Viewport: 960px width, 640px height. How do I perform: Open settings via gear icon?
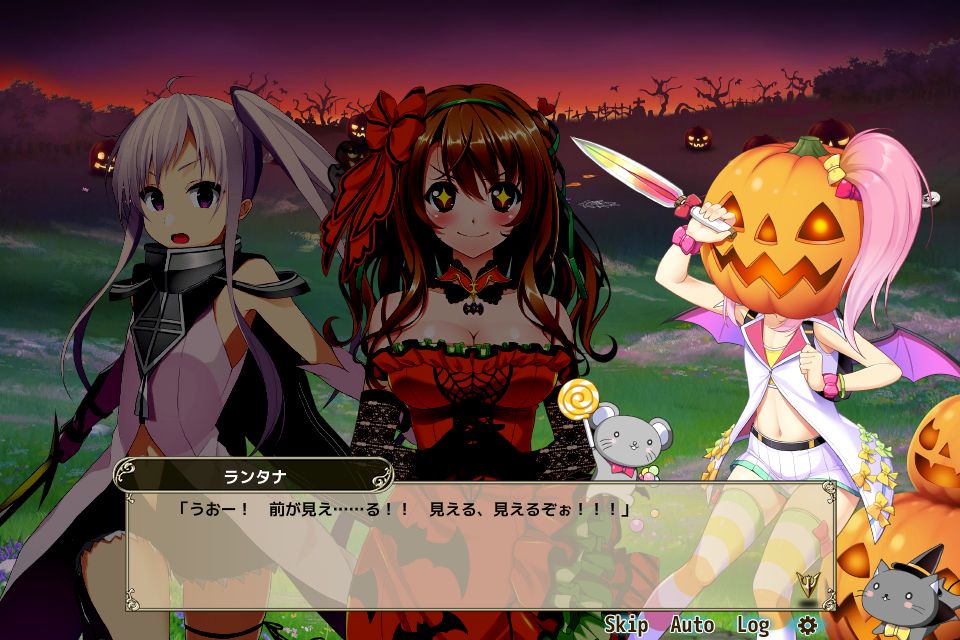806,625
